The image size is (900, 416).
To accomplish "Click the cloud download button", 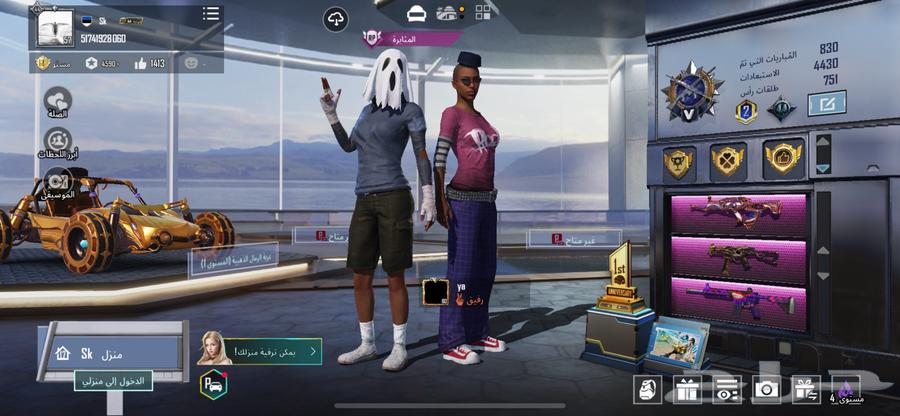I will click(x=336, y=19).
